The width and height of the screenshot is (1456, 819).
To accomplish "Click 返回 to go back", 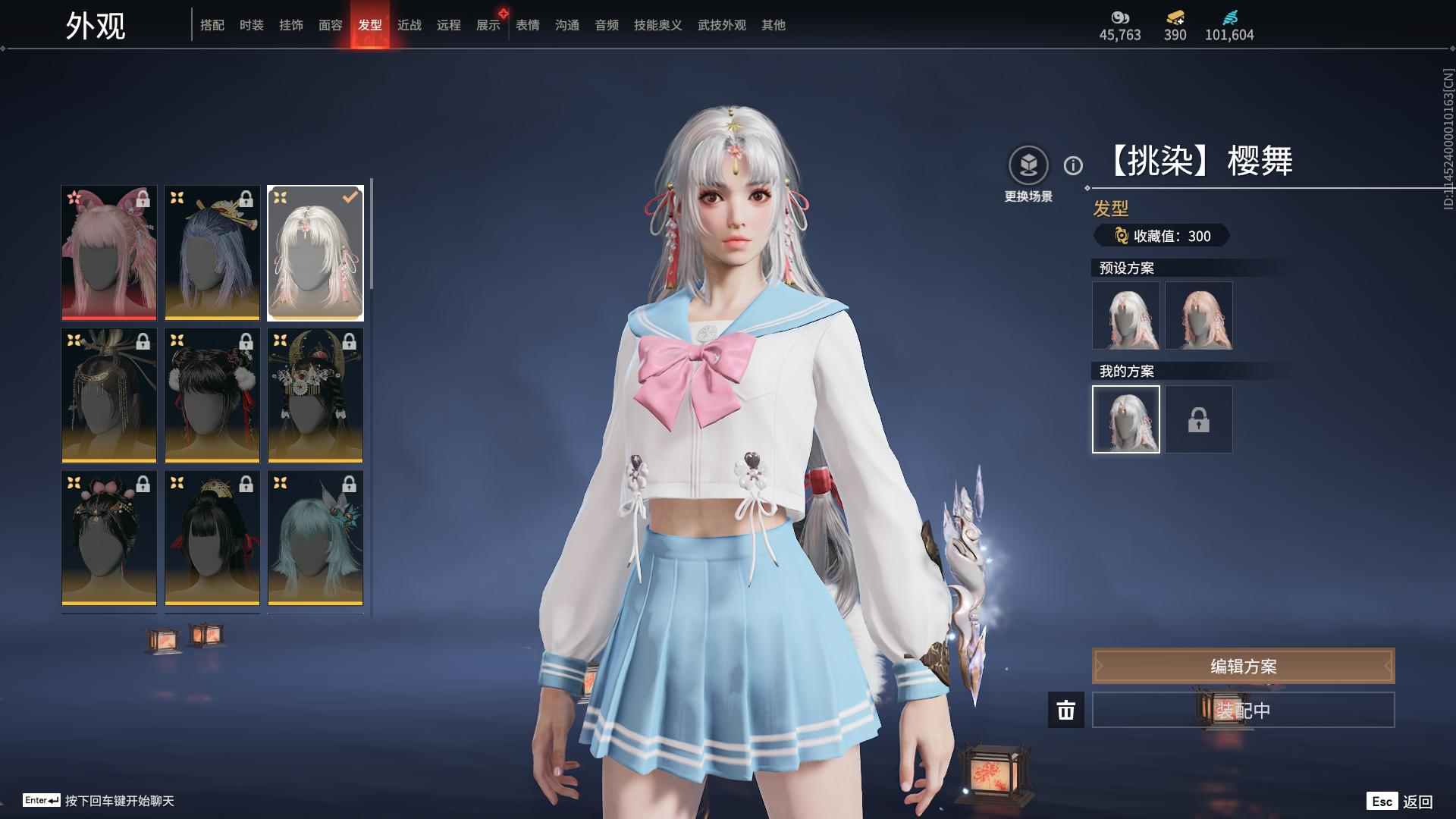I will (1417, 802).
